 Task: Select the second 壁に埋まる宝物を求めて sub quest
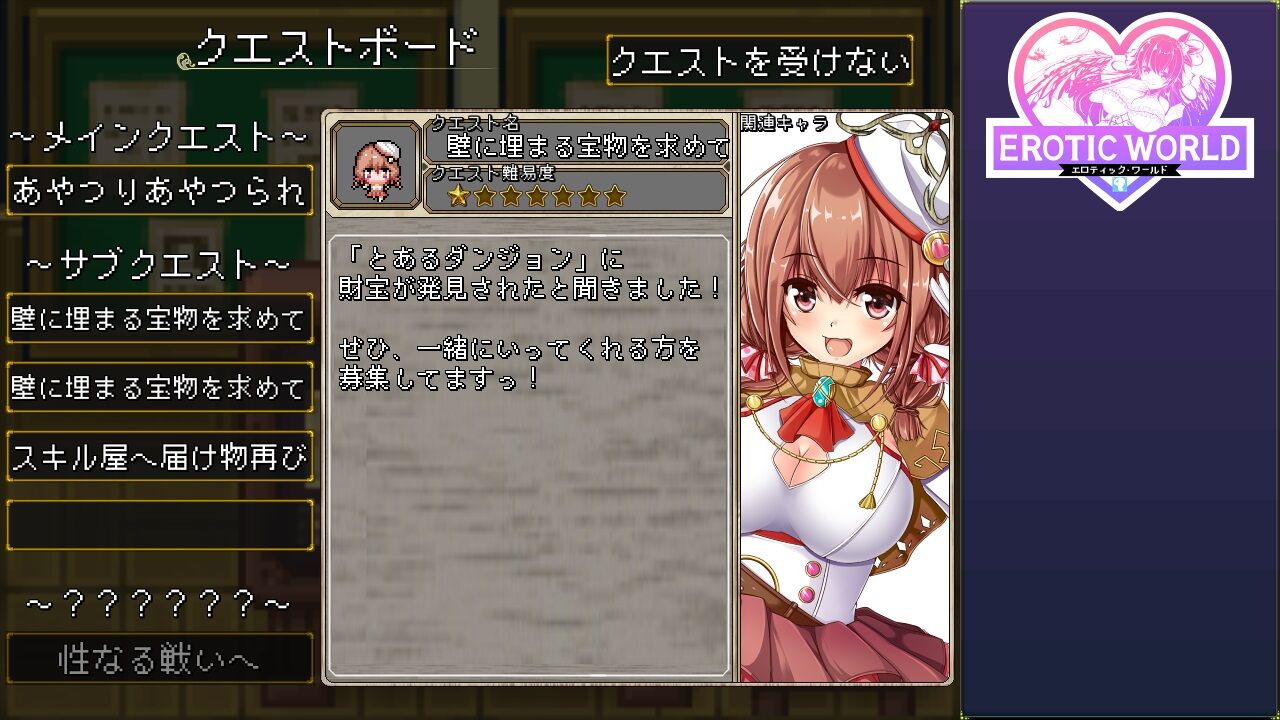click(159, 387)
